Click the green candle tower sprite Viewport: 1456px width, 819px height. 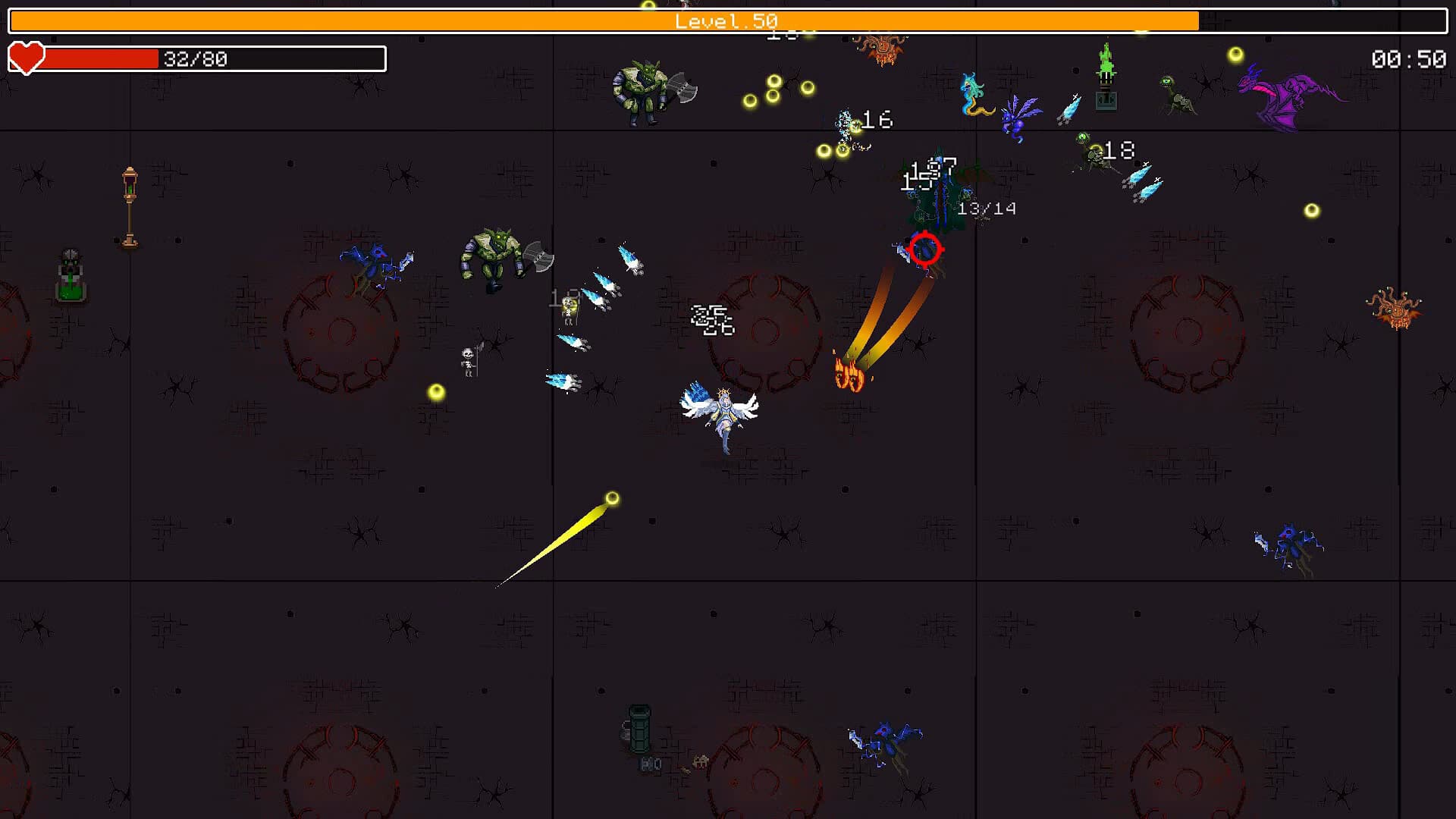(x=1104, y=80)
